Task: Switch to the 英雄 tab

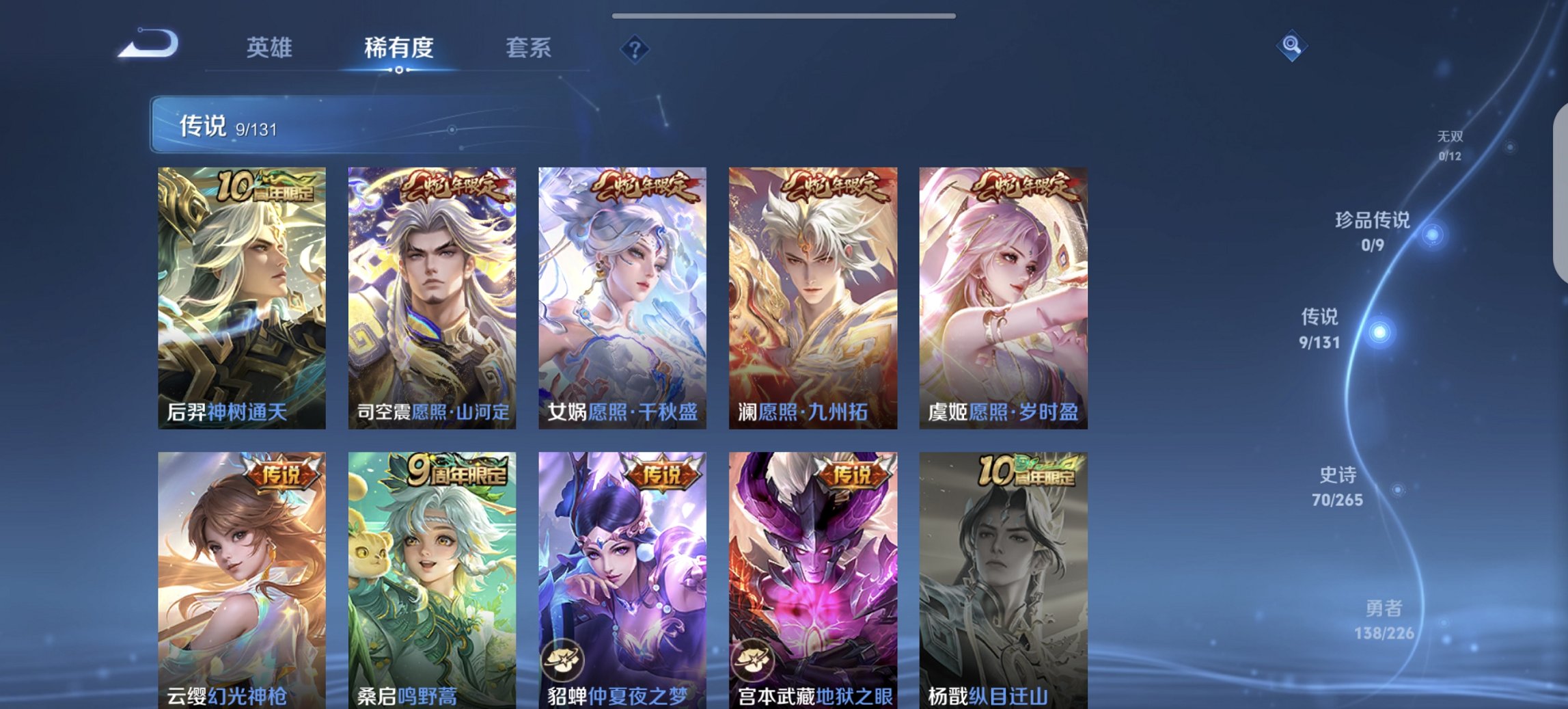Action: (x=272, y=48)
